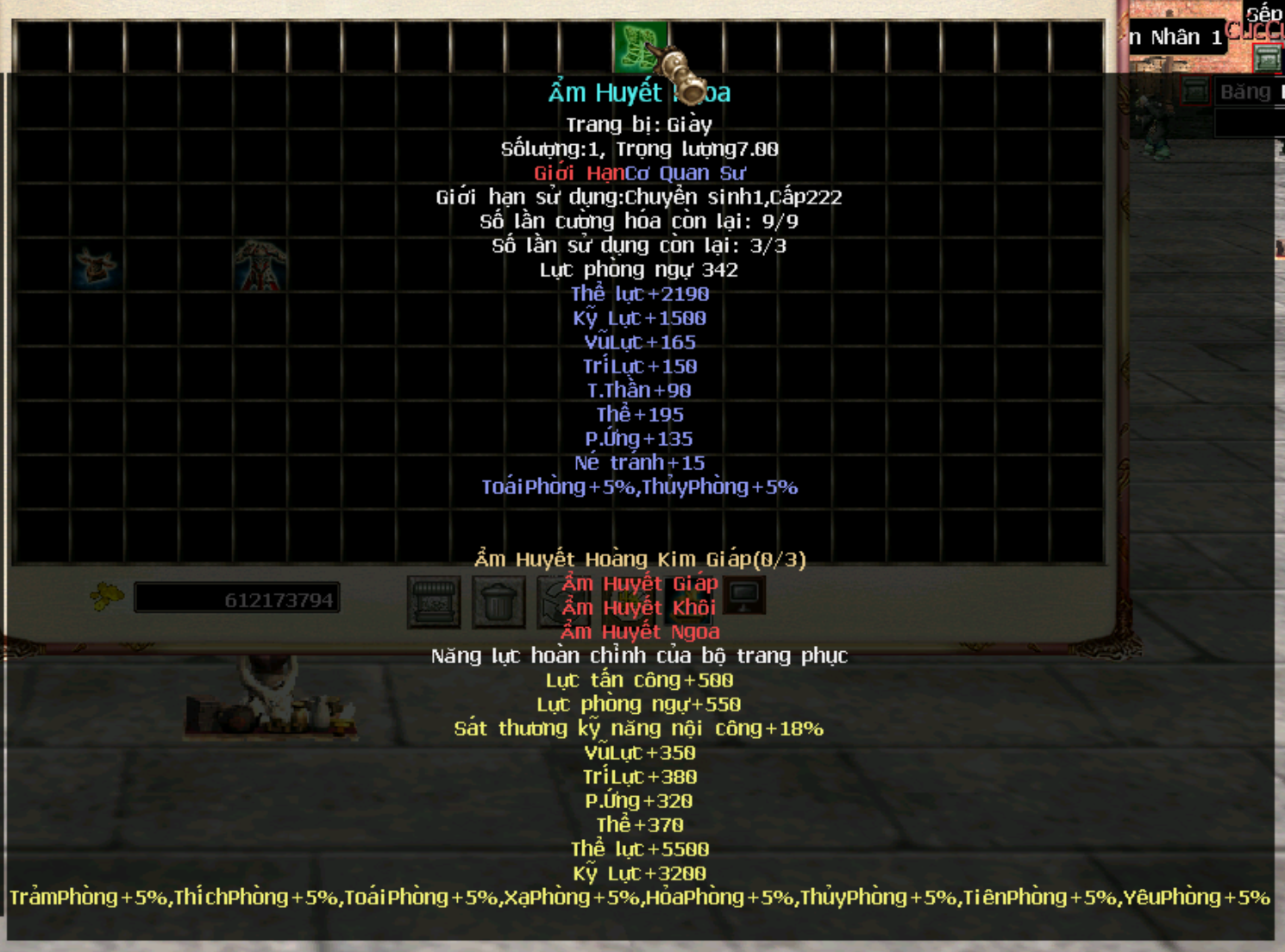Pick the horned helmet item in inventory

(96, 265)
